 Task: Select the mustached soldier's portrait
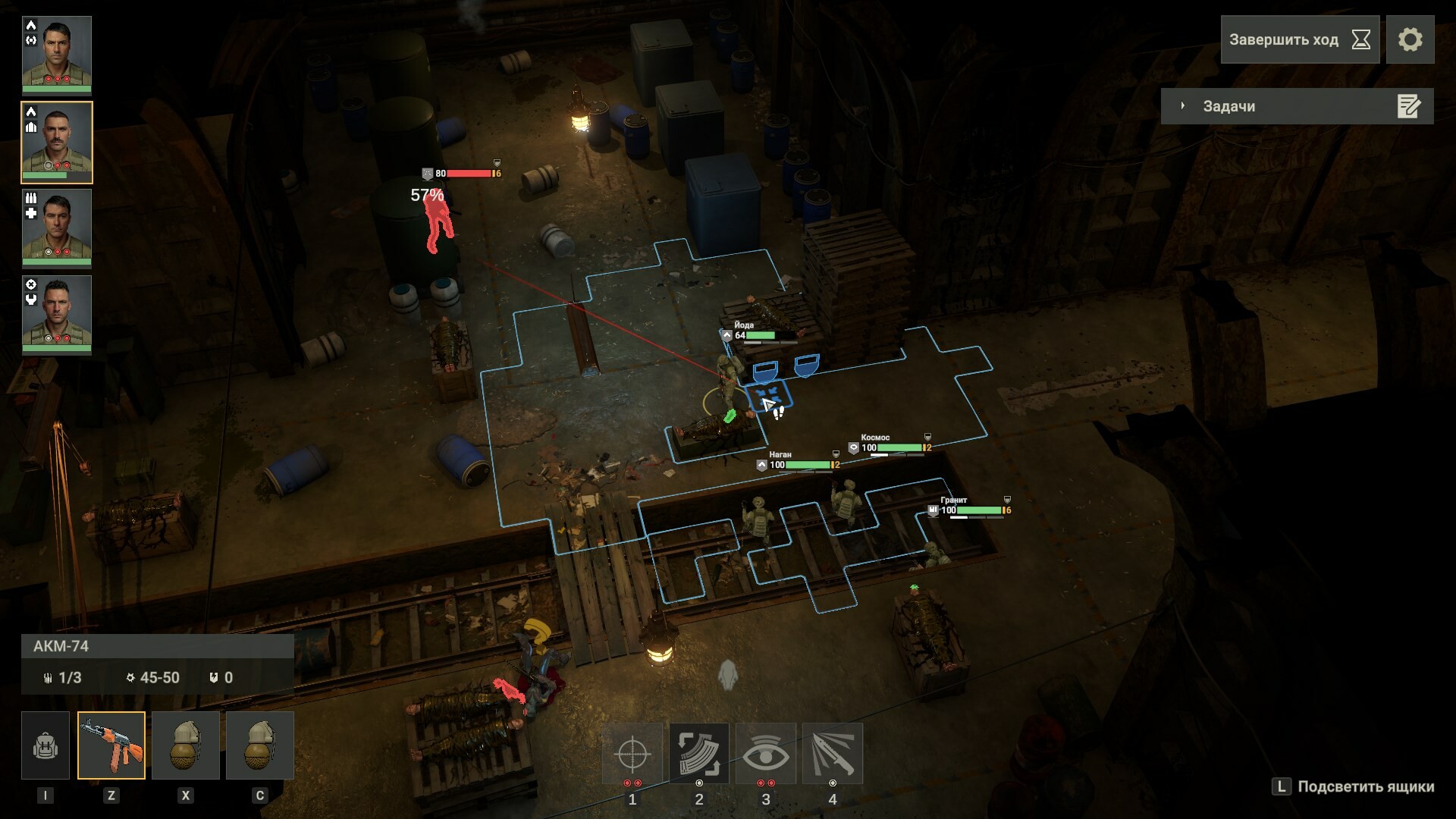(57, 142)
